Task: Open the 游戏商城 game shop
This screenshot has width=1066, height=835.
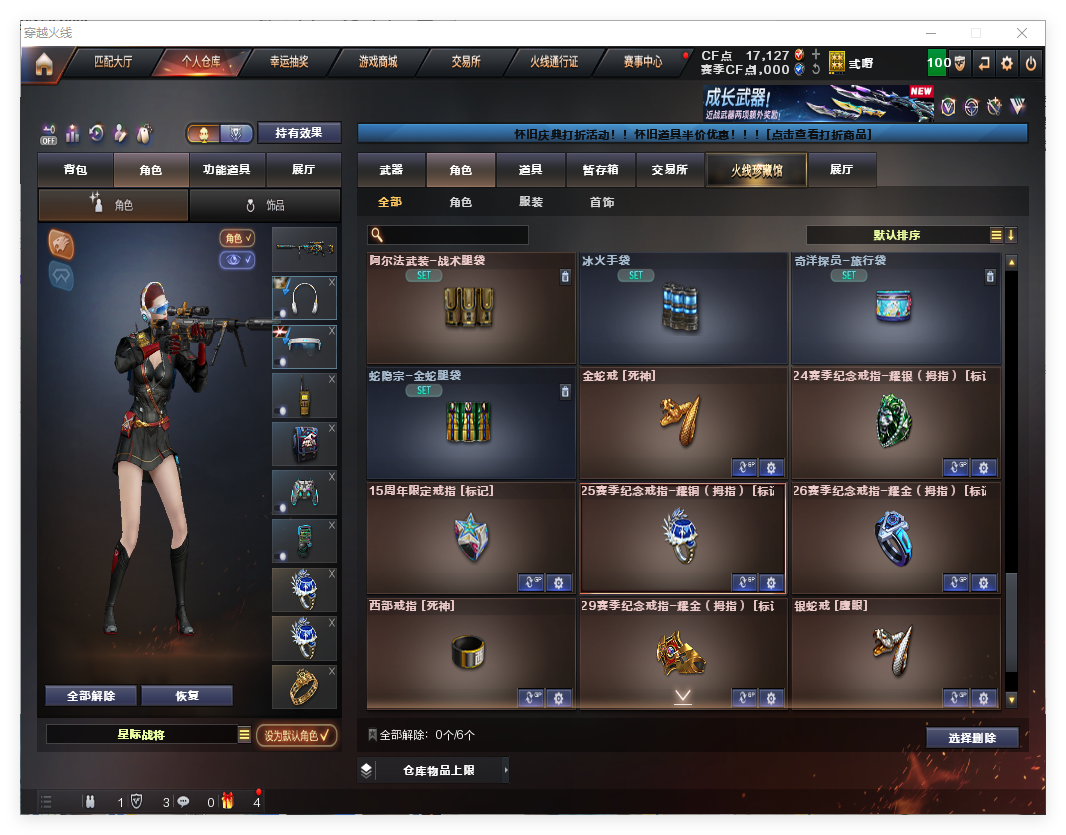Action: 378,62
